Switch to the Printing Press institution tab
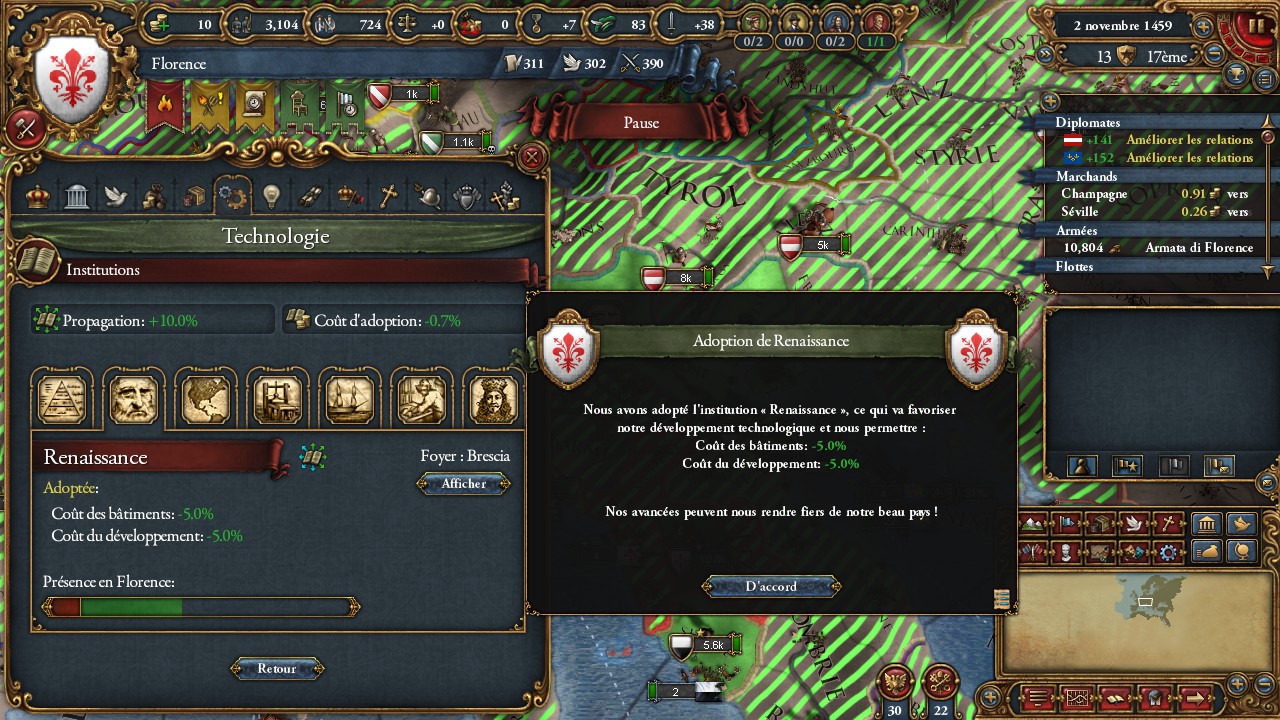The image size is (1280, 720). (x=277, y=399)
